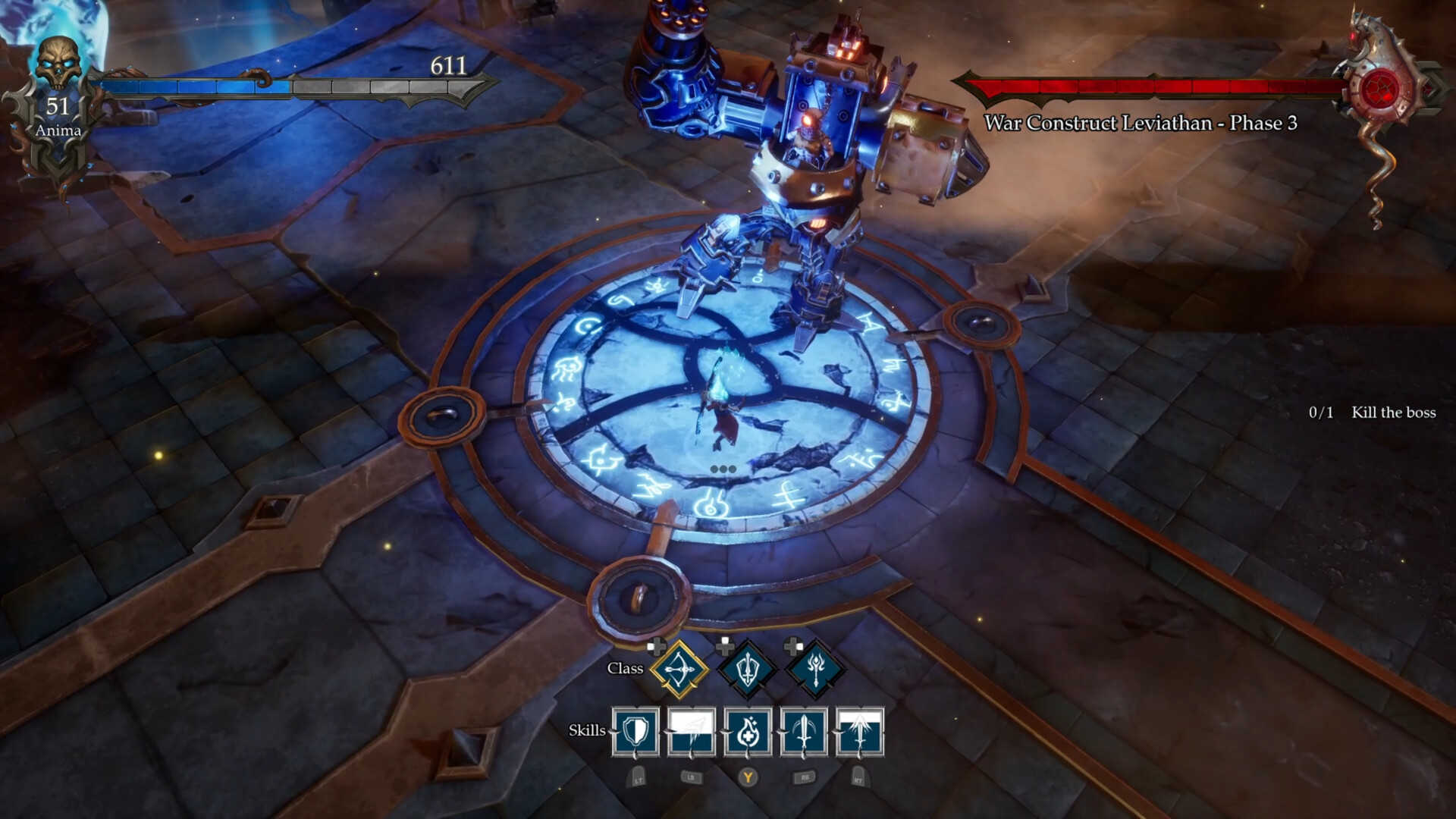
Task: Click the Kill the boss objective text
Action: [1392, 413]
